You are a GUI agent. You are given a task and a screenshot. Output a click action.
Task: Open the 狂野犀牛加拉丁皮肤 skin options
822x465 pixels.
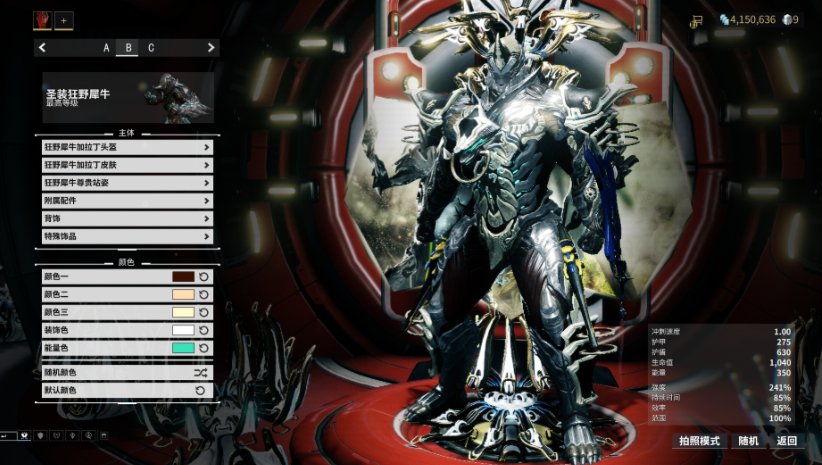126,165
